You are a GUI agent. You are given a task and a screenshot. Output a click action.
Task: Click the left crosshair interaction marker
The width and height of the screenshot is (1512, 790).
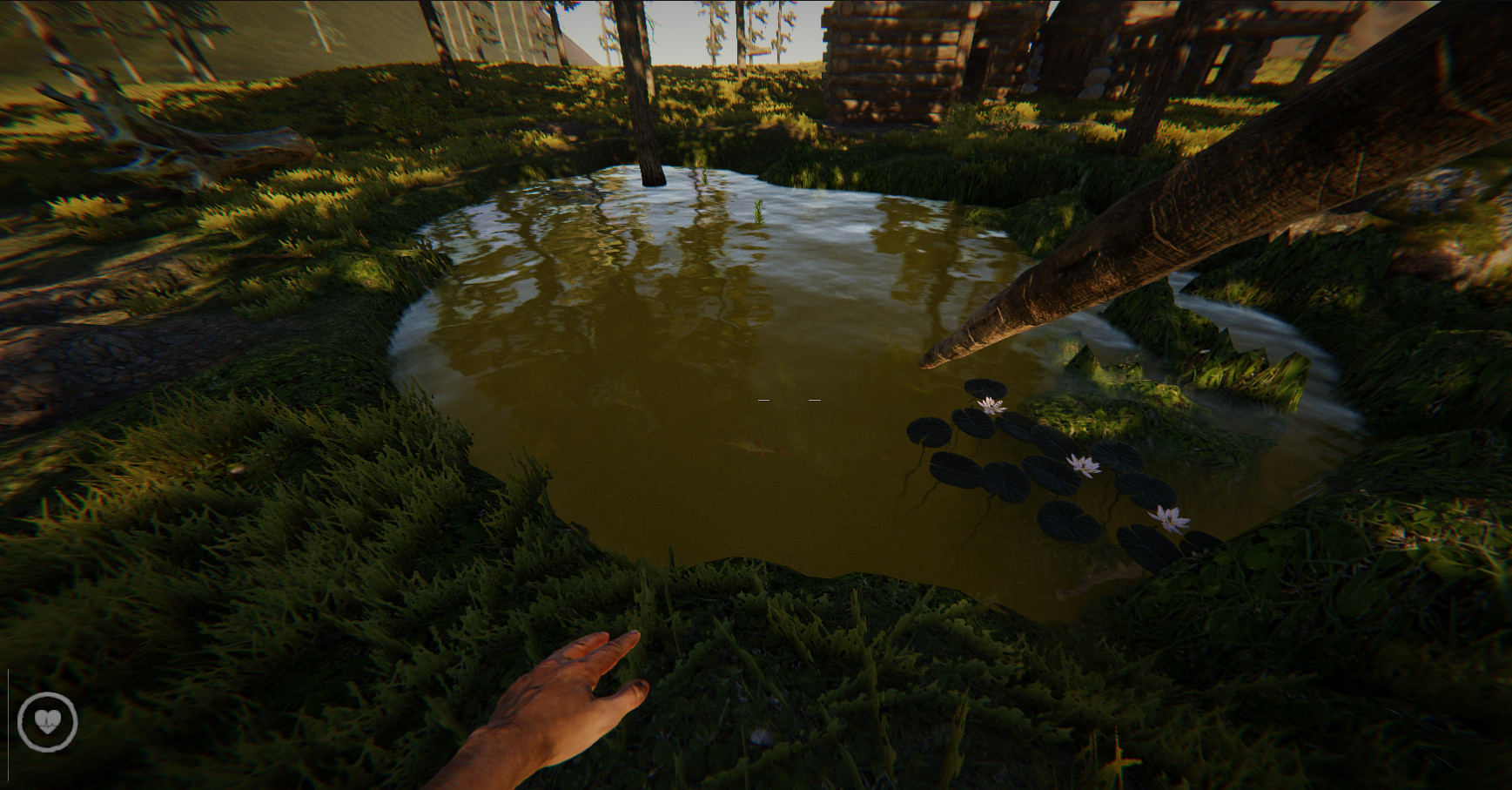click(764, 399)
